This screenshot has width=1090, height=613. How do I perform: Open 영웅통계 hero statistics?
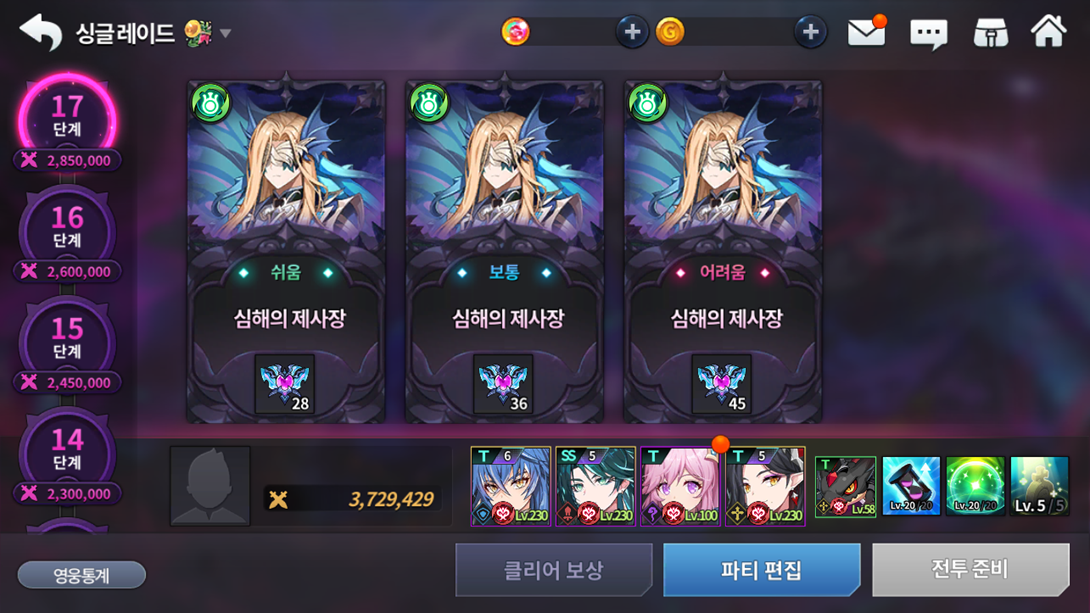click(x=82, y=575)
